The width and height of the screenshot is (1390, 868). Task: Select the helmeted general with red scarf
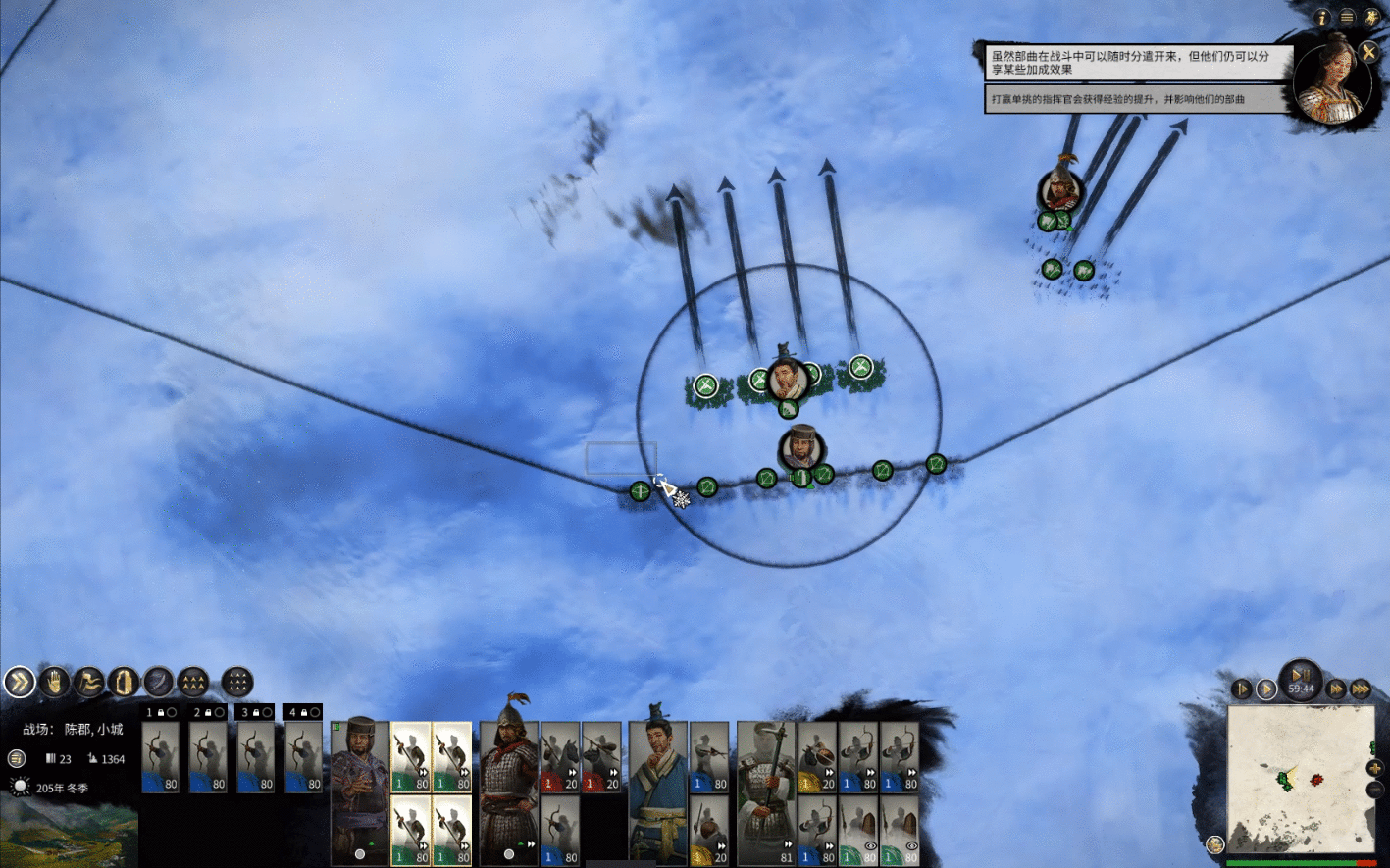508,785
